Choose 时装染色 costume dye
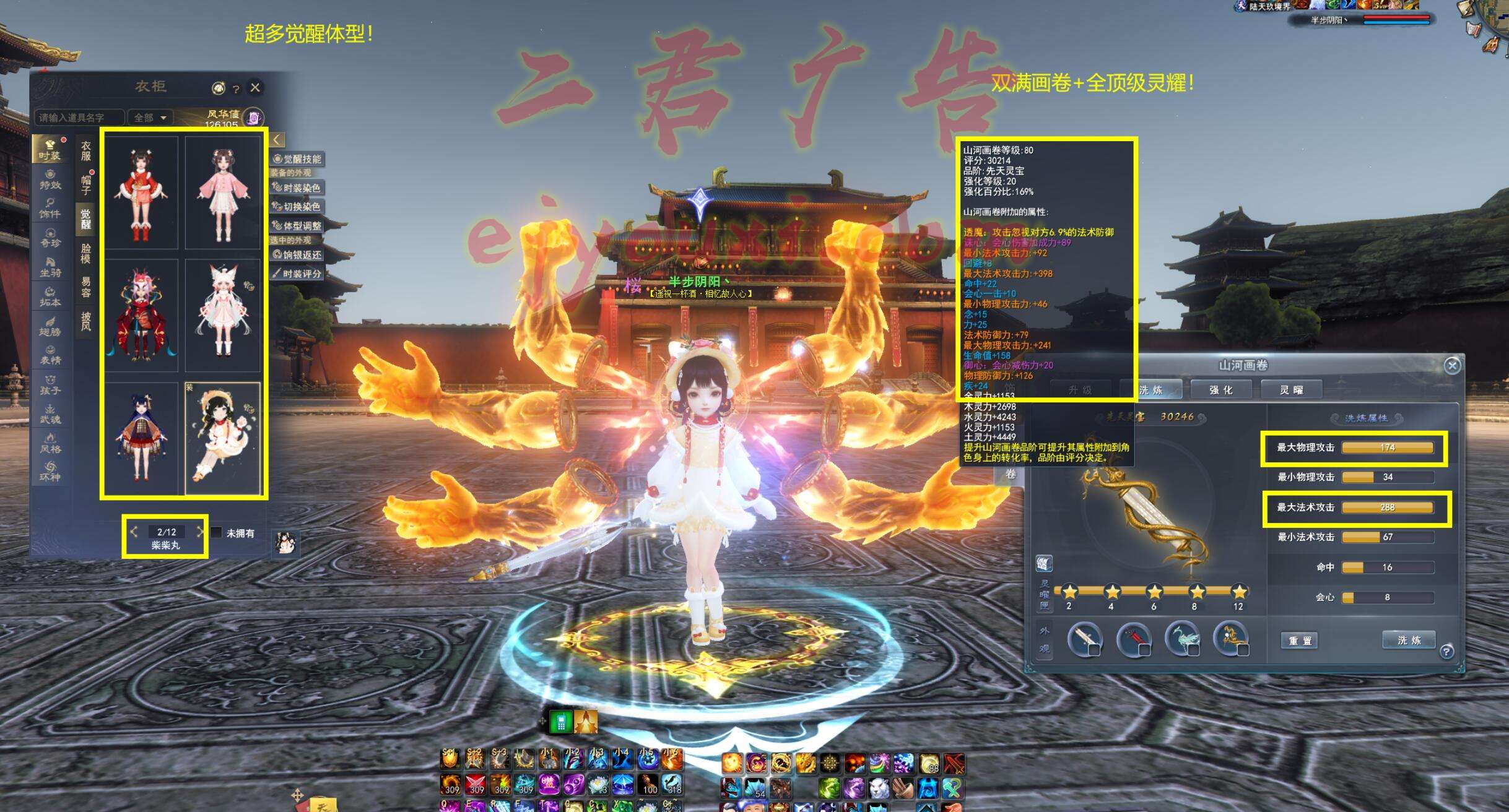1509x812 pixels. 298,188
